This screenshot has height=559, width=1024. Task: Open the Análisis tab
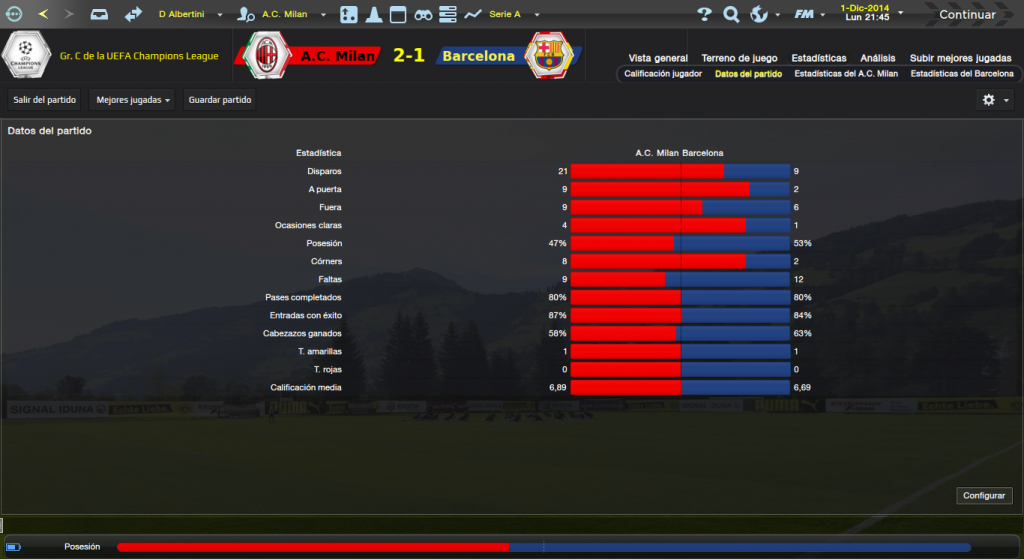pos(878,58)
